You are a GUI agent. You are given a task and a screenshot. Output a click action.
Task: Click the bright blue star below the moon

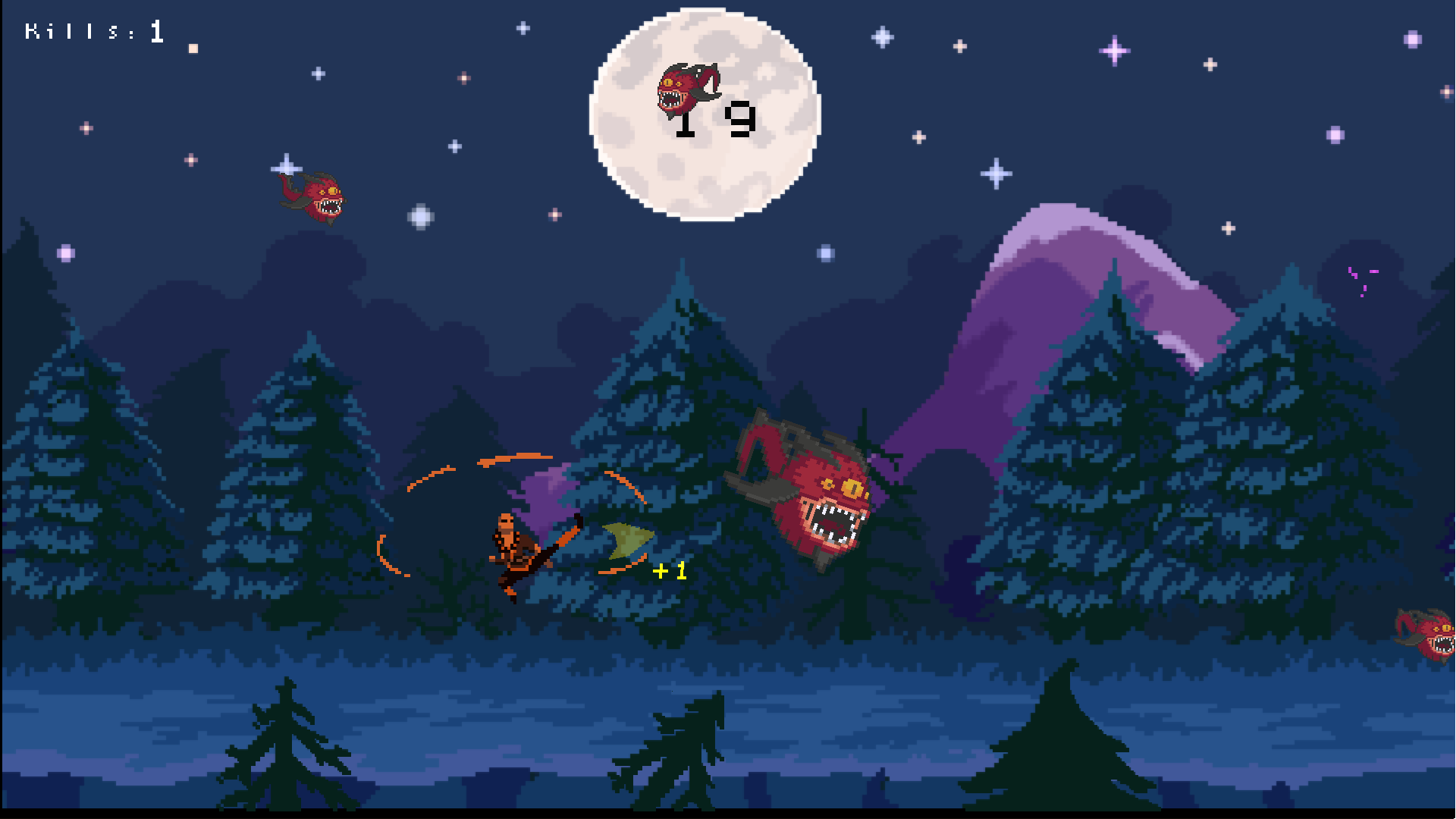824,253
